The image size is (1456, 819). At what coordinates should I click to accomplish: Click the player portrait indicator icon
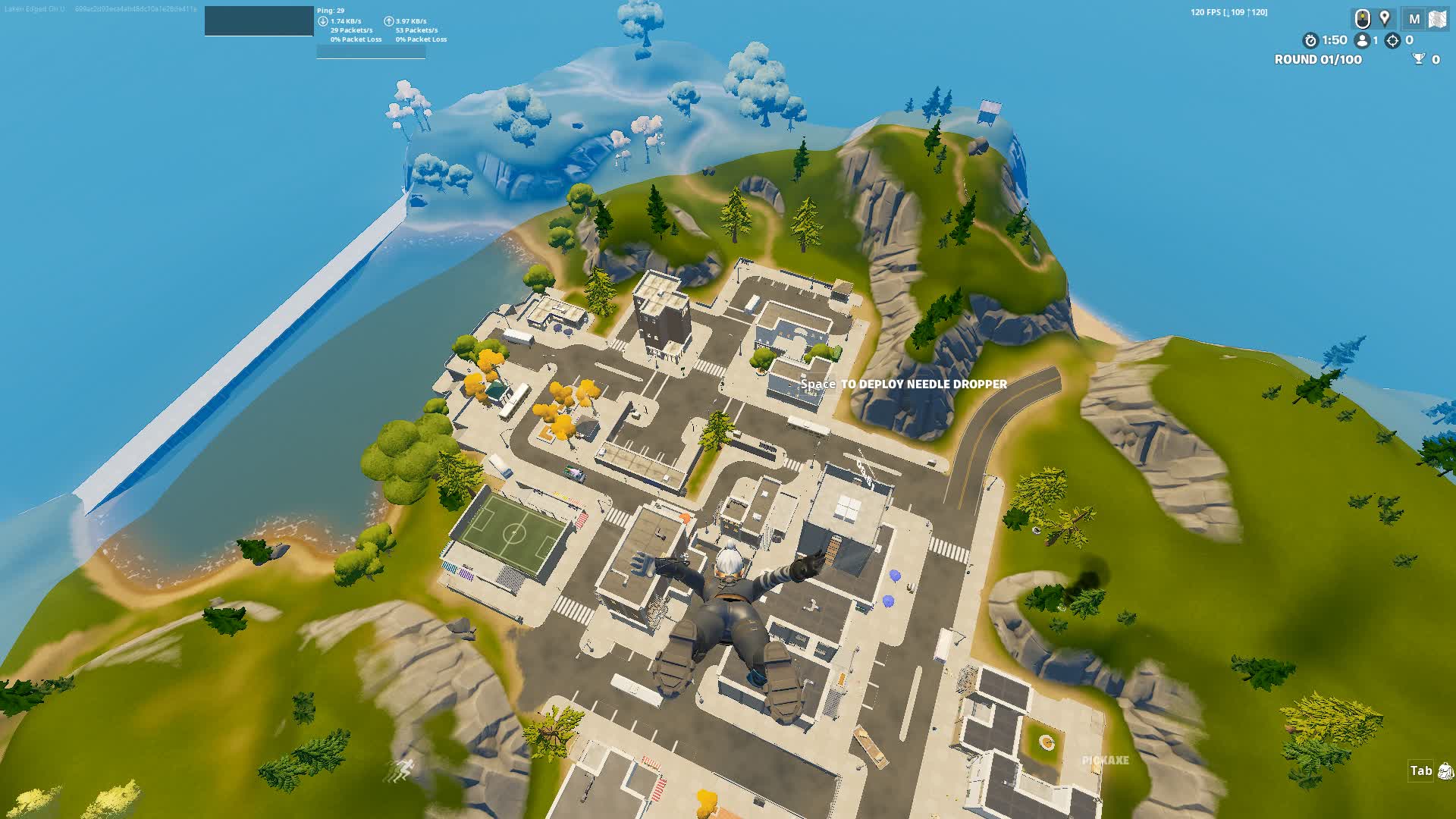coord(1363,20)
